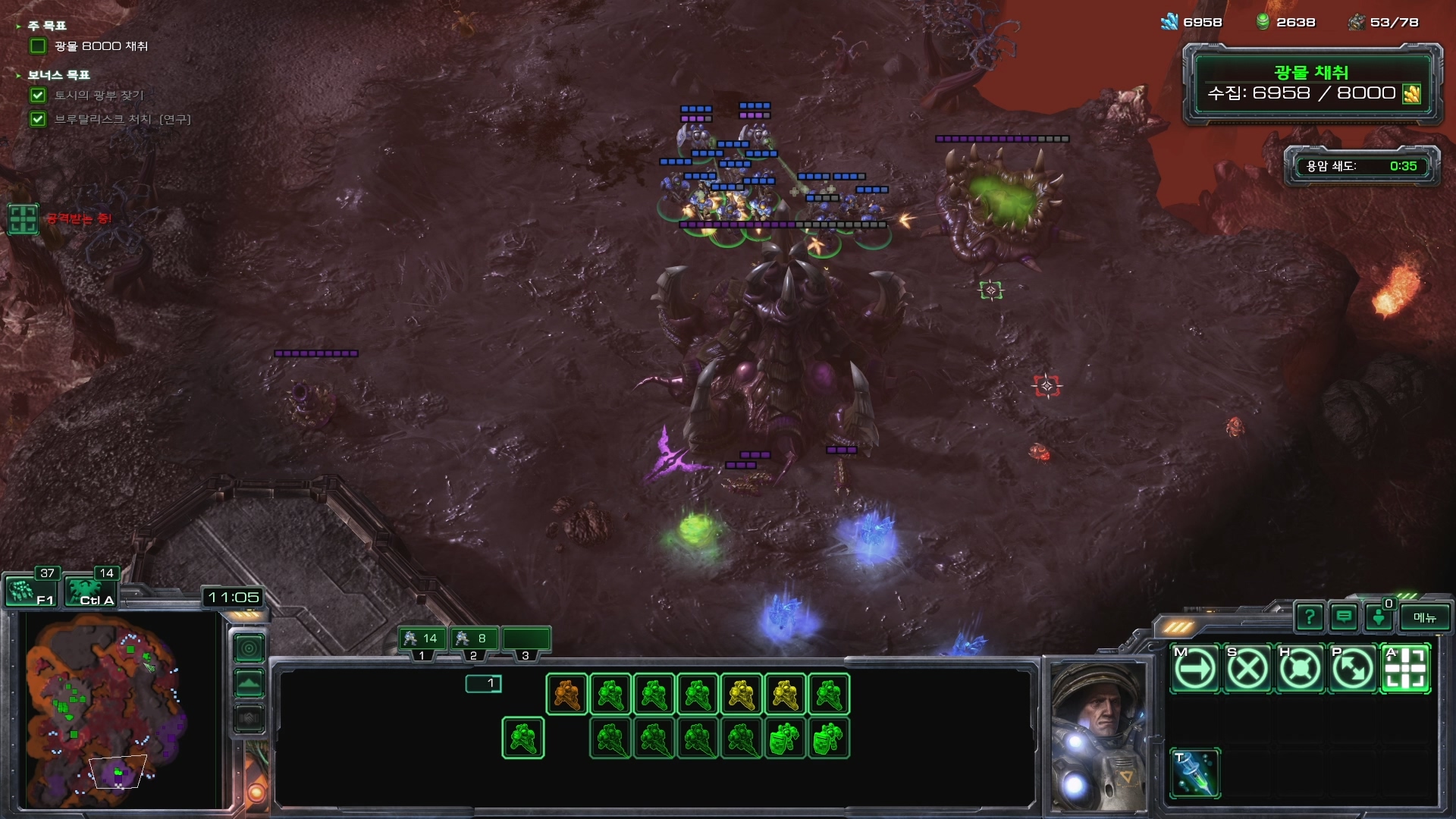Open the help question mark button
Viewport: 1456px width, 819px height.
[x=1310, y=618]
